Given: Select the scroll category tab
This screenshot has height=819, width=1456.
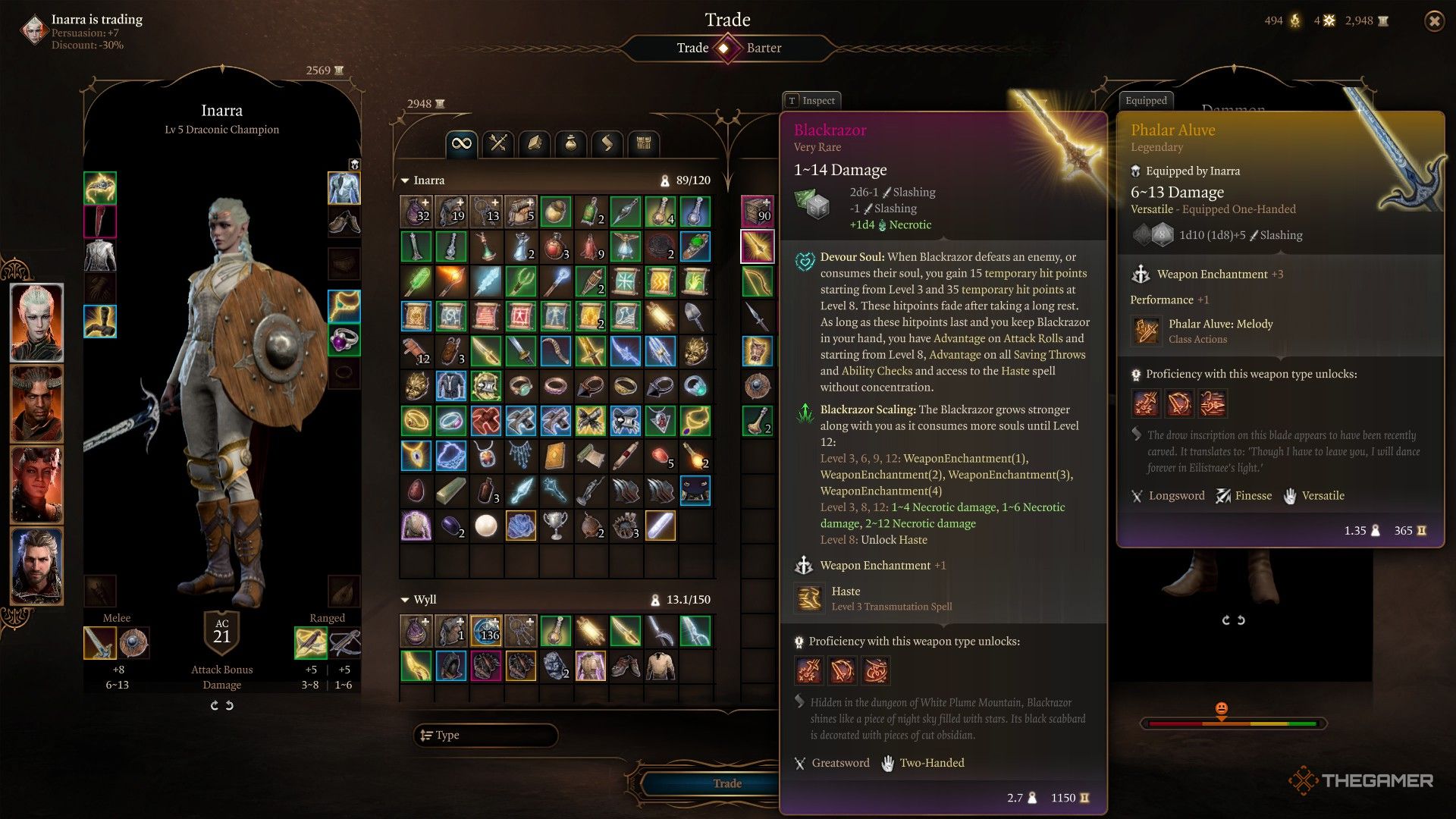Looking at the screenshot, I should pos(607,143).
